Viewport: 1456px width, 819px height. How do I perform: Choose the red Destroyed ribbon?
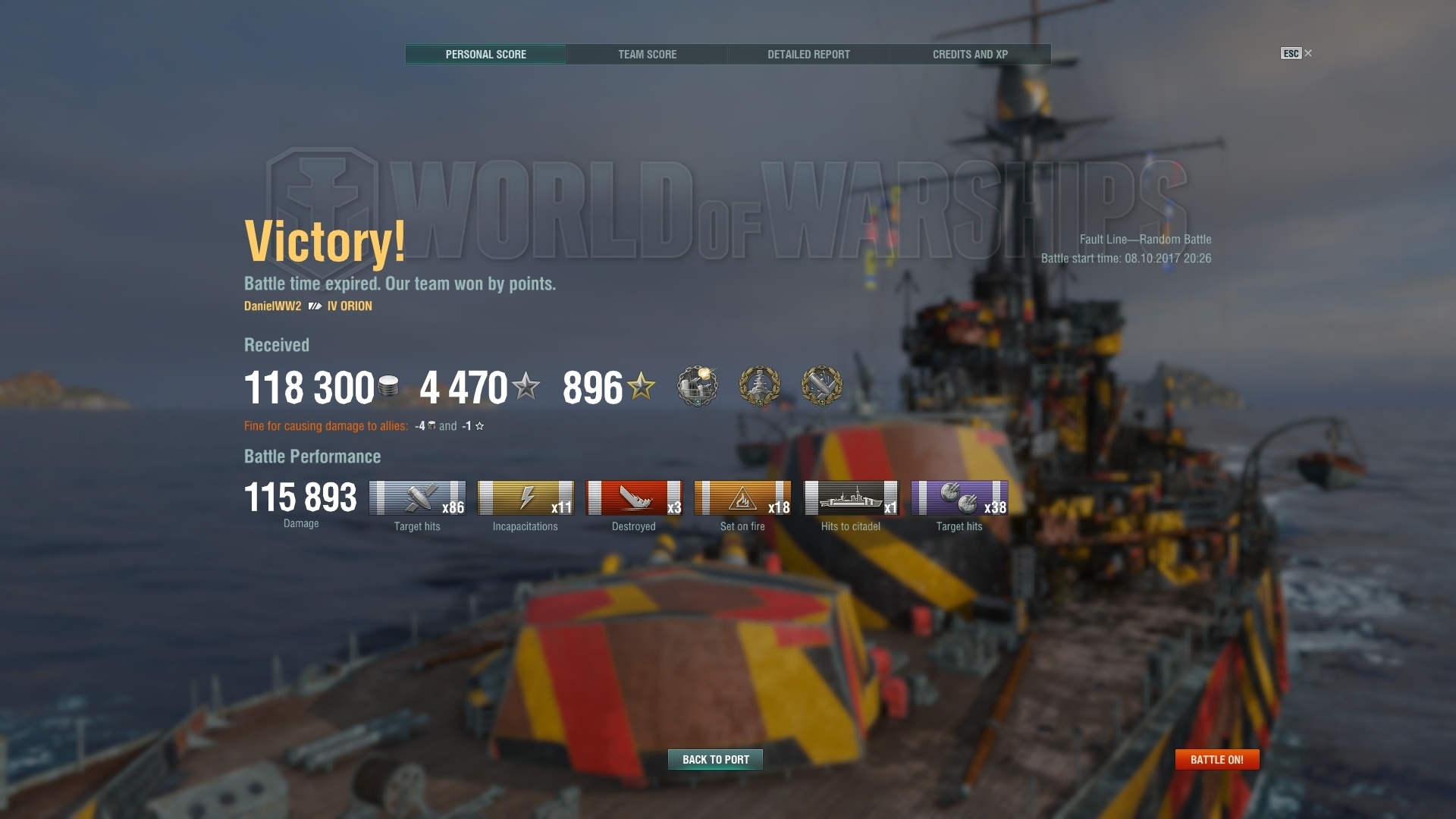click(x=634, y=498)
